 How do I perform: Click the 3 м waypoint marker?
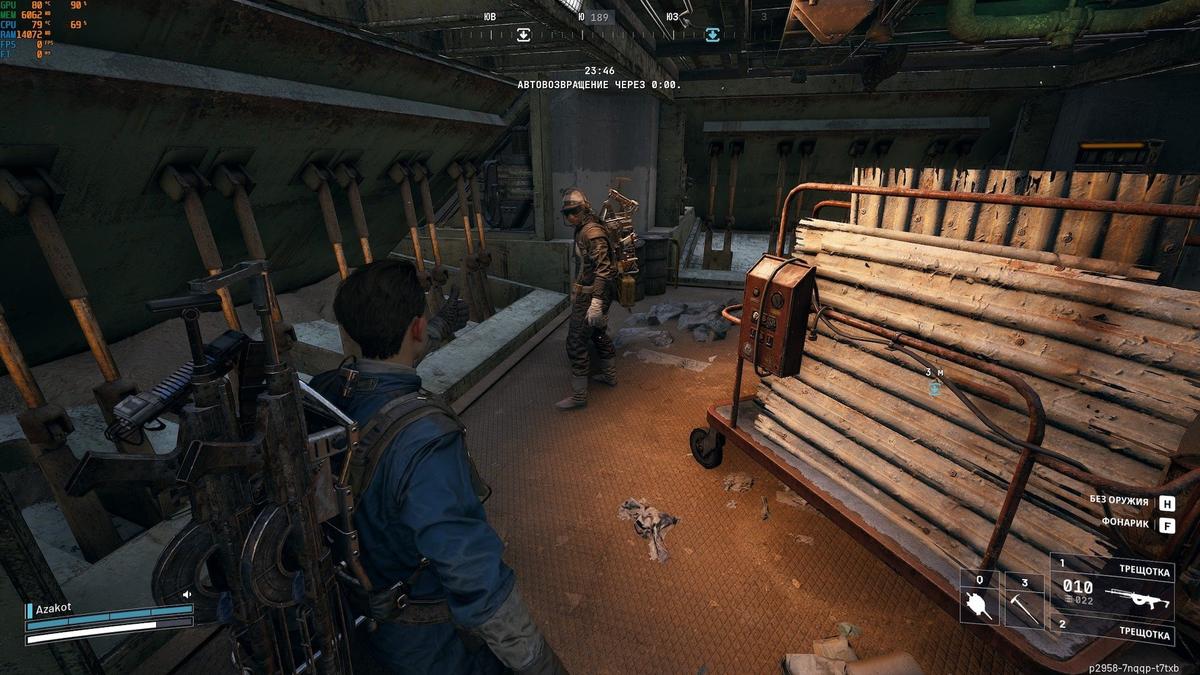[934, 386]
